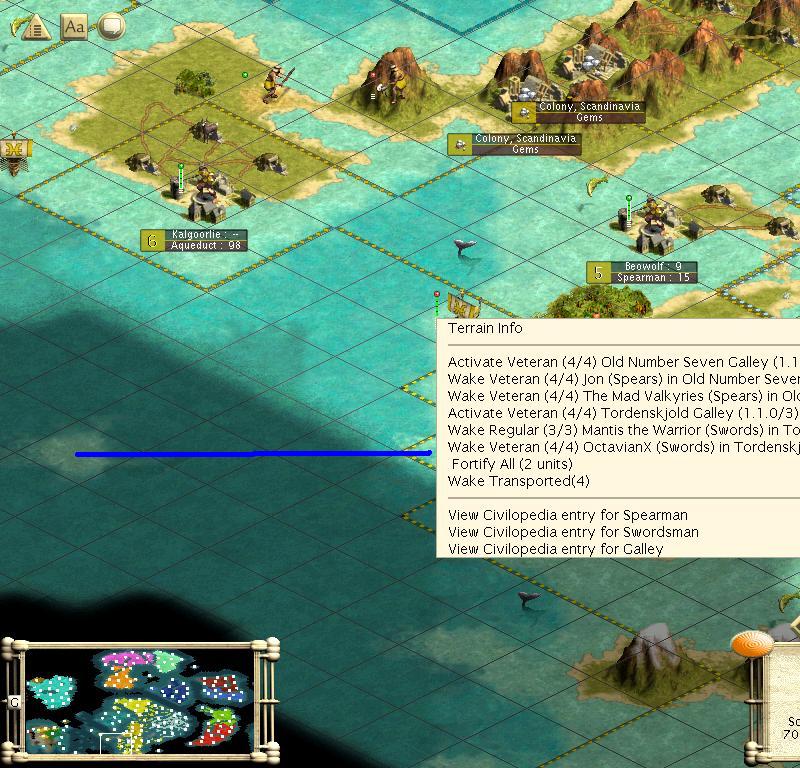Wake The Mad Valkyries spearman

(x=620, y=396)
